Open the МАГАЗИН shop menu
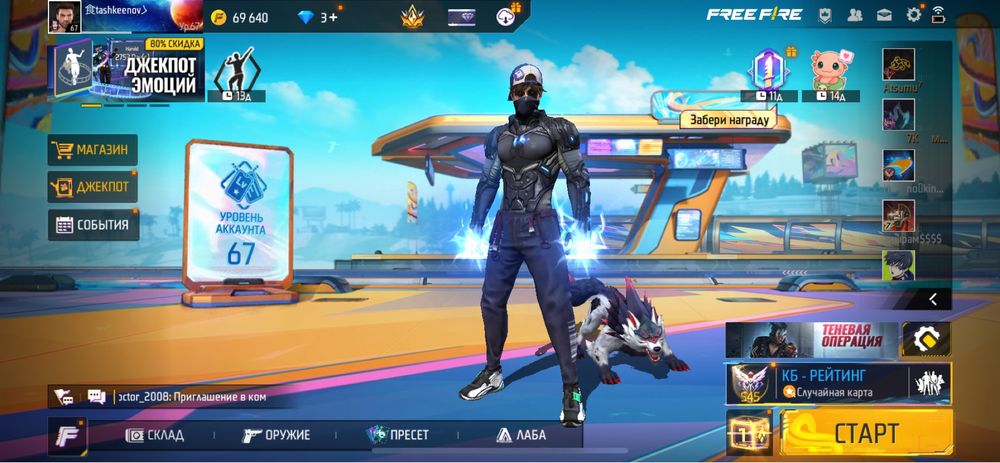 [x=93, y=150]
